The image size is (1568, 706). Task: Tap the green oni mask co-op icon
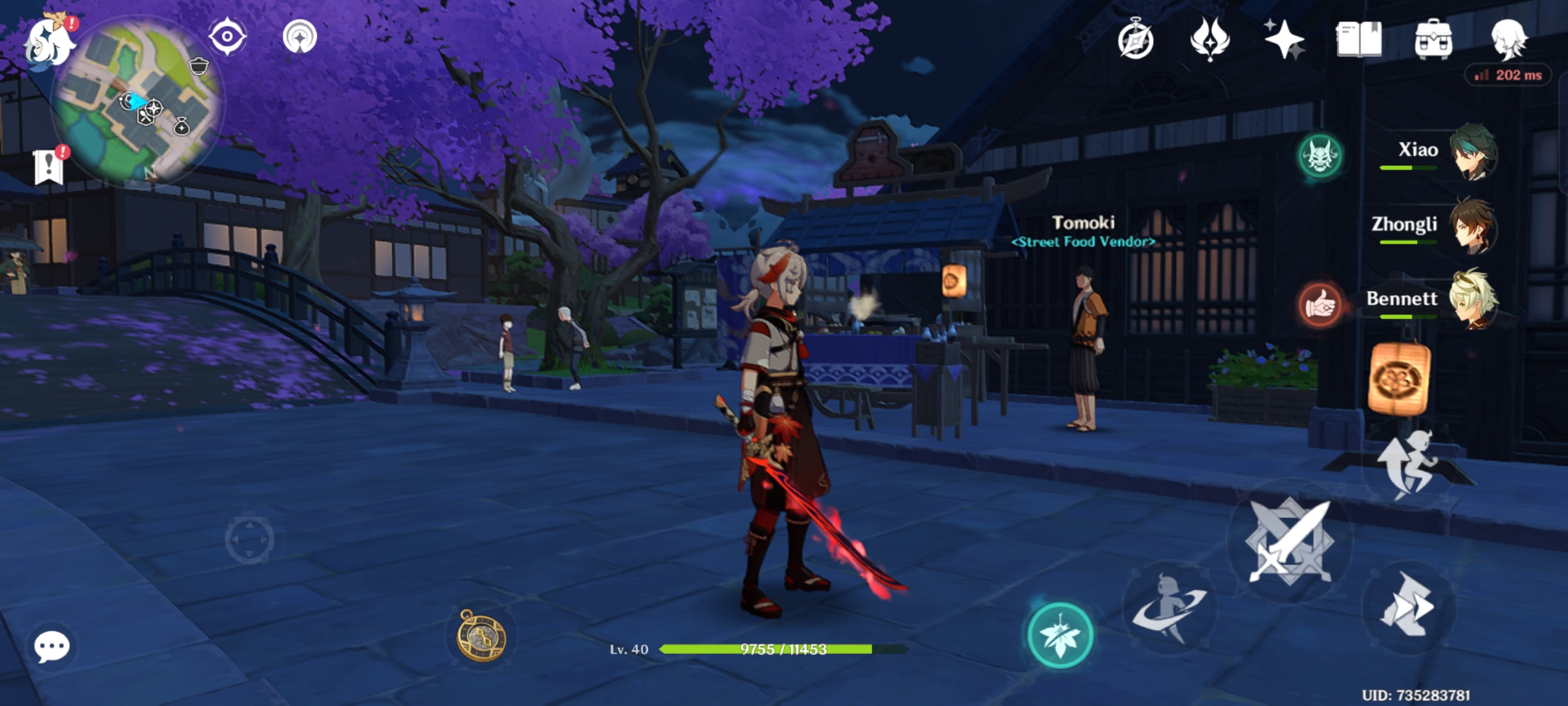(1322, 155)
